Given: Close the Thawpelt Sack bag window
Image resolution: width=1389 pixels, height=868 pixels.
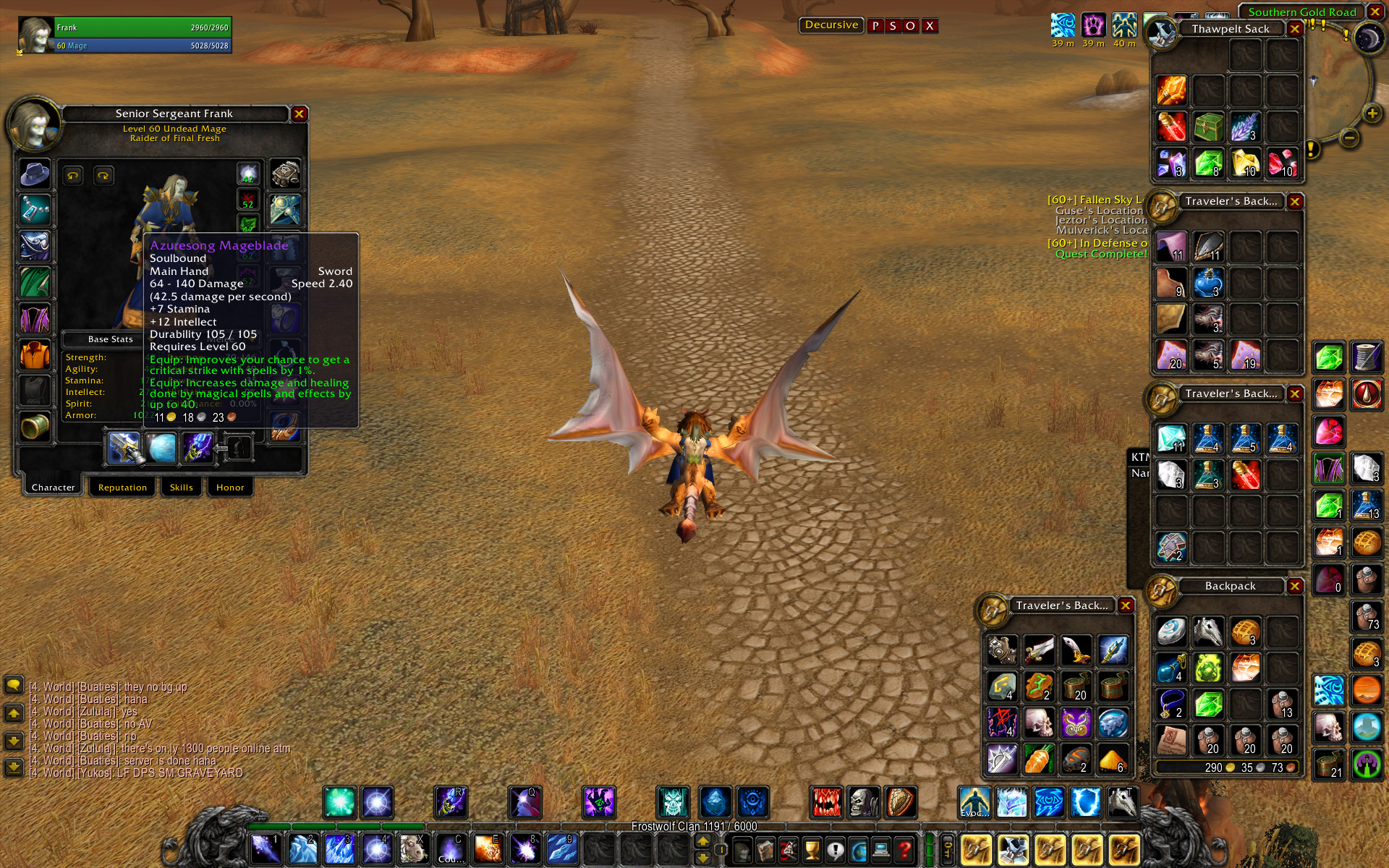Looking at the screenshot, I should pyautogui.click(x=1295, y=29).
